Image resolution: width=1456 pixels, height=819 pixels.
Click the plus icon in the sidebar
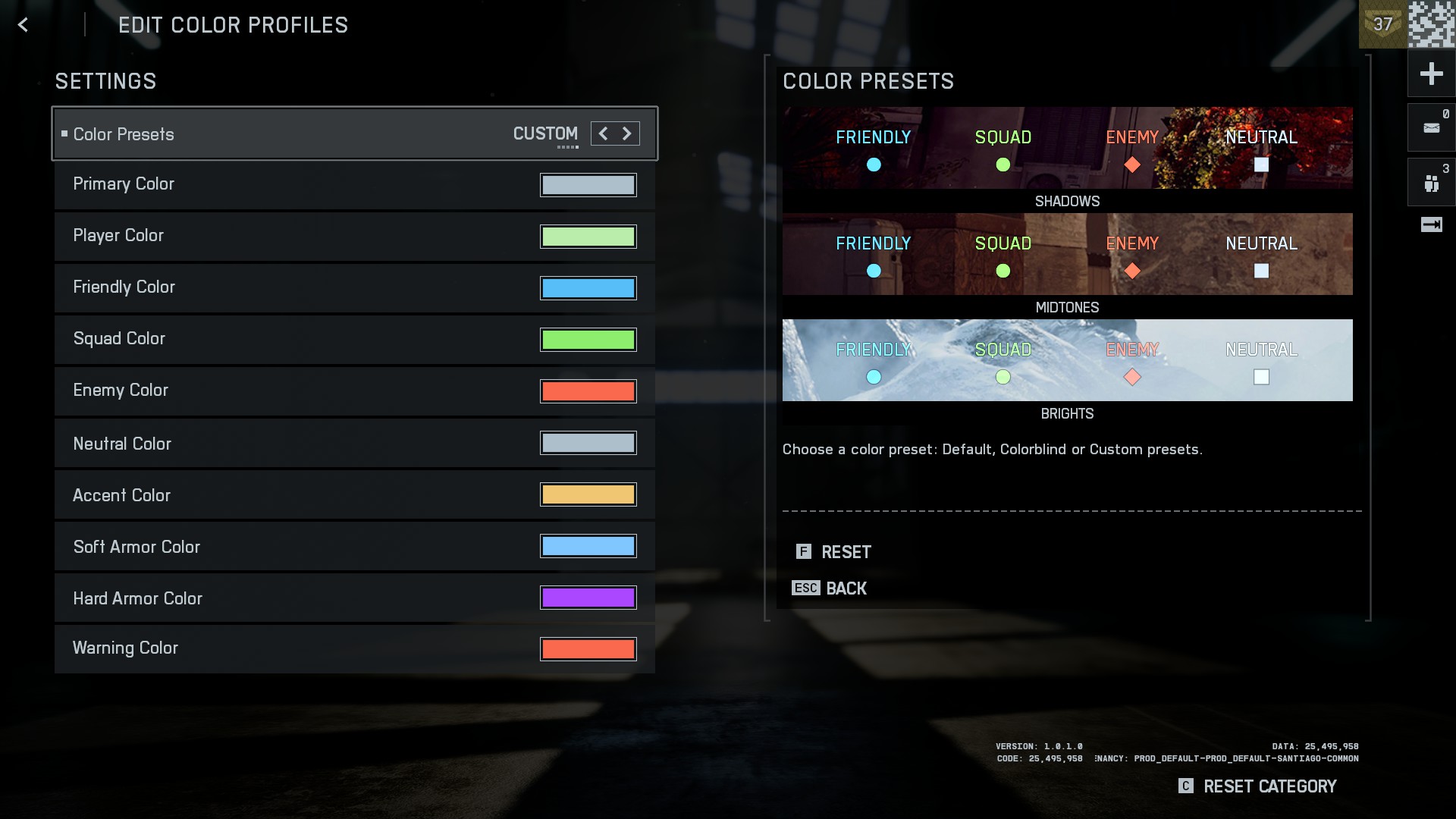pos(1431,74)
